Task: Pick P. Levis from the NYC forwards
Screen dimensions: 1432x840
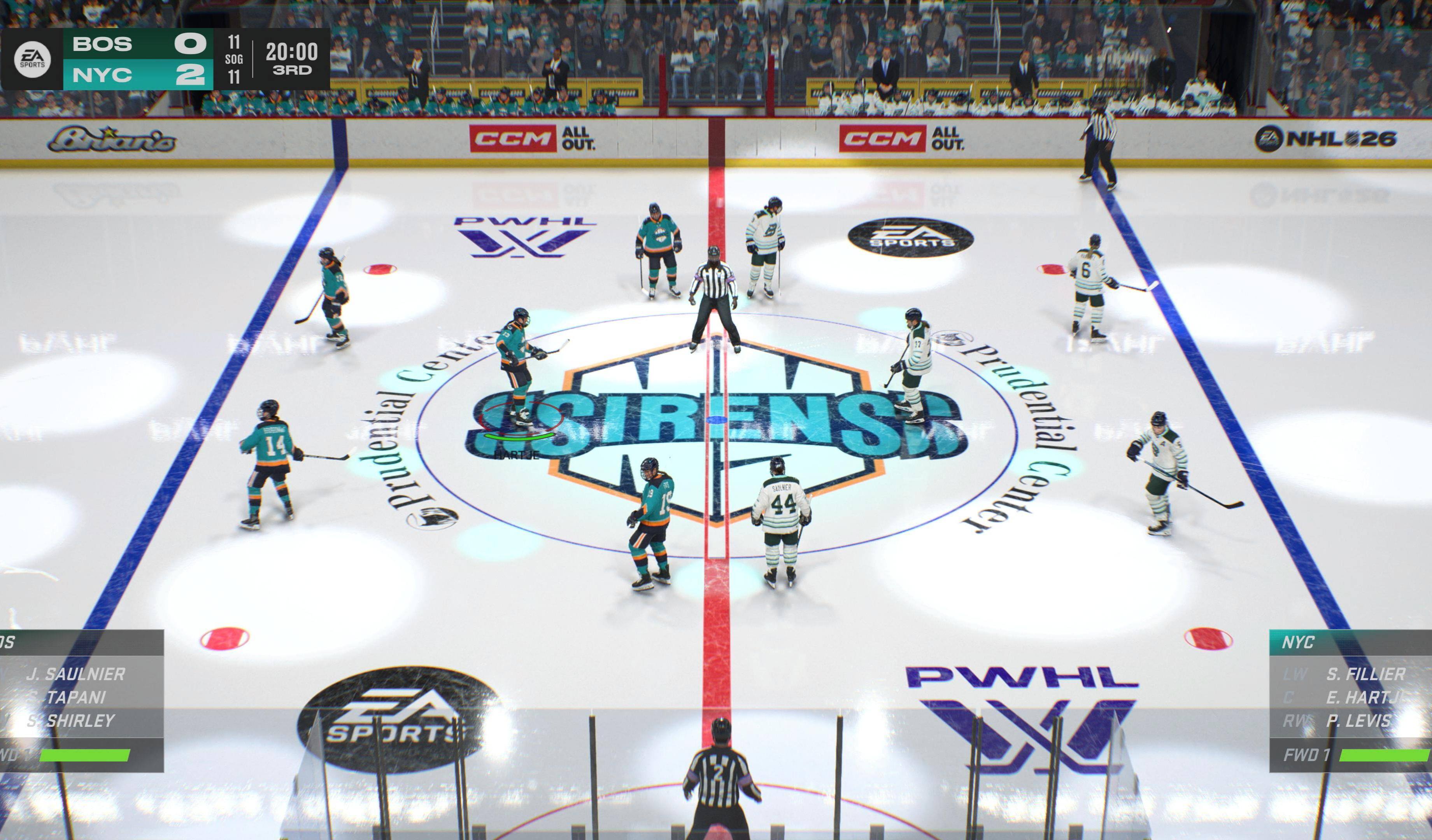Action: click(1359, 721)
